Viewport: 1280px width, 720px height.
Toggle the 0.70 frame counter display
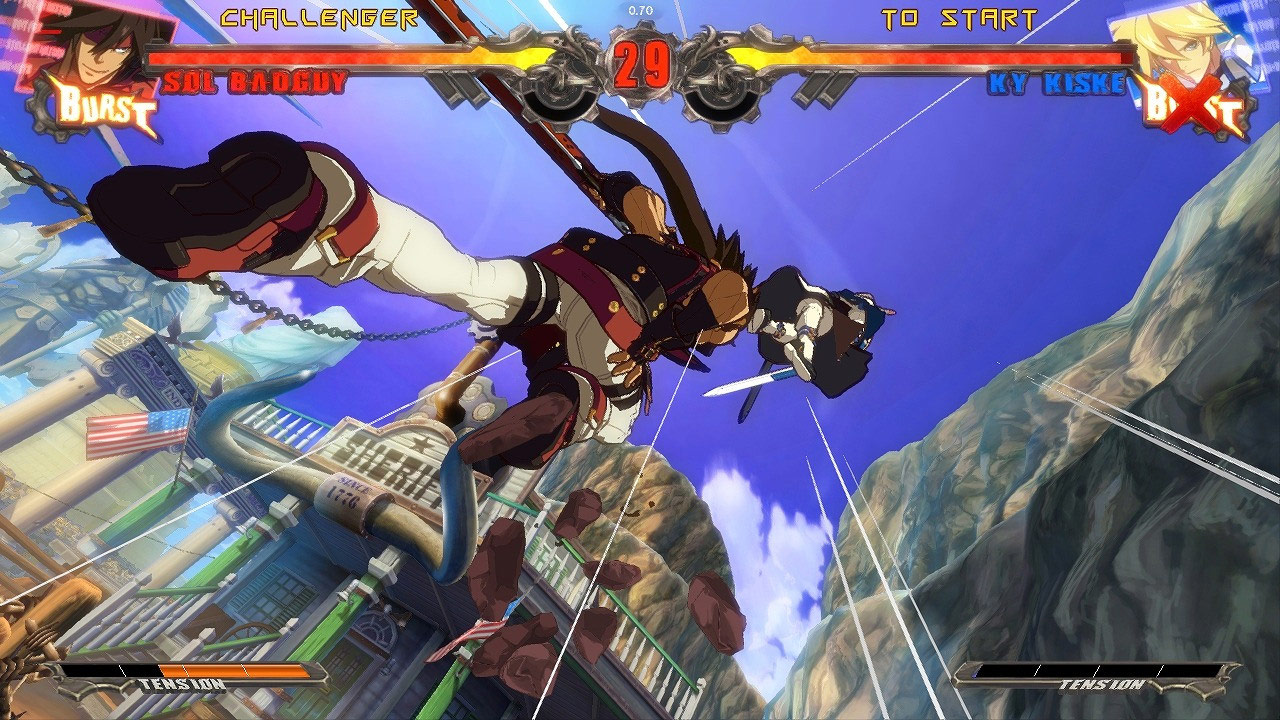coord(640,8)
